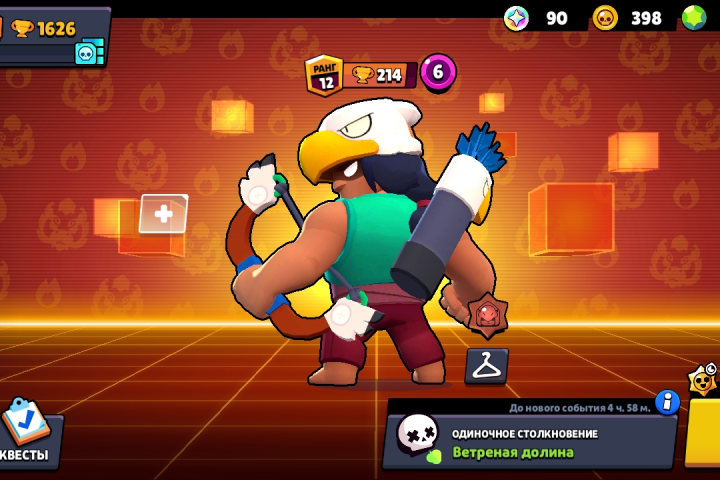Open the hanger skins button
720x480 pixels.
[x=487, y=366]
